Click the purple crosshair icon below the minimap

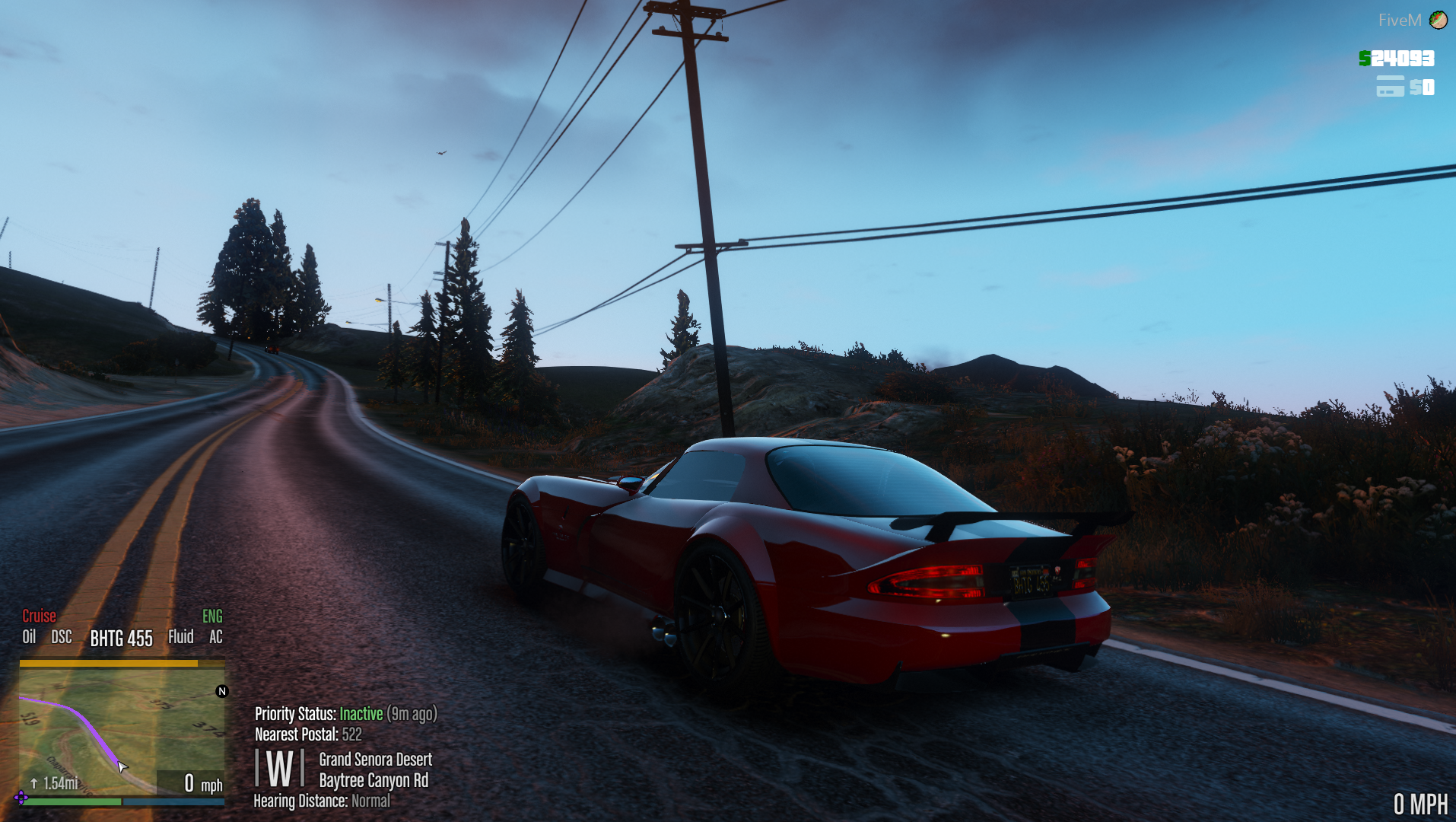(x=21, y=798)
